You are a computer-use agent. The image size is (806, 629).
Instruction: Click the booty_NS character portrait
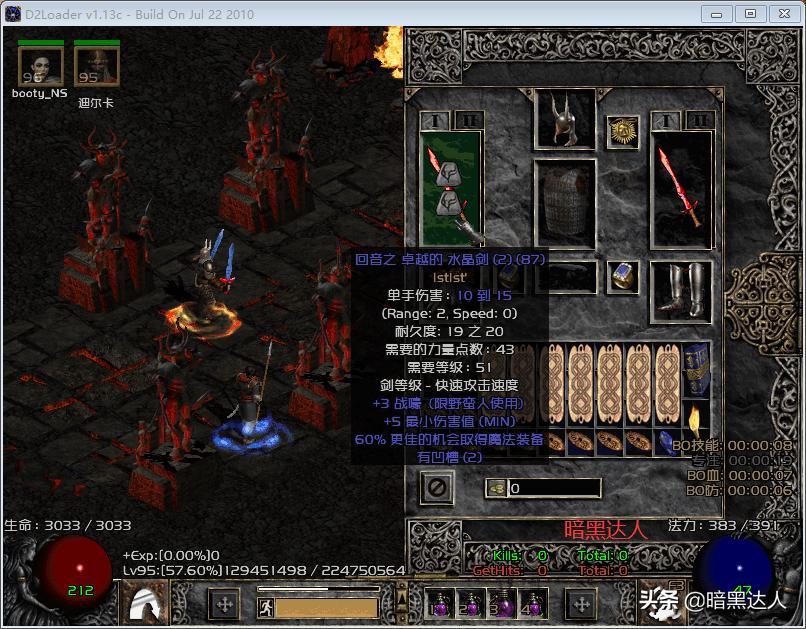pos(41,67)
